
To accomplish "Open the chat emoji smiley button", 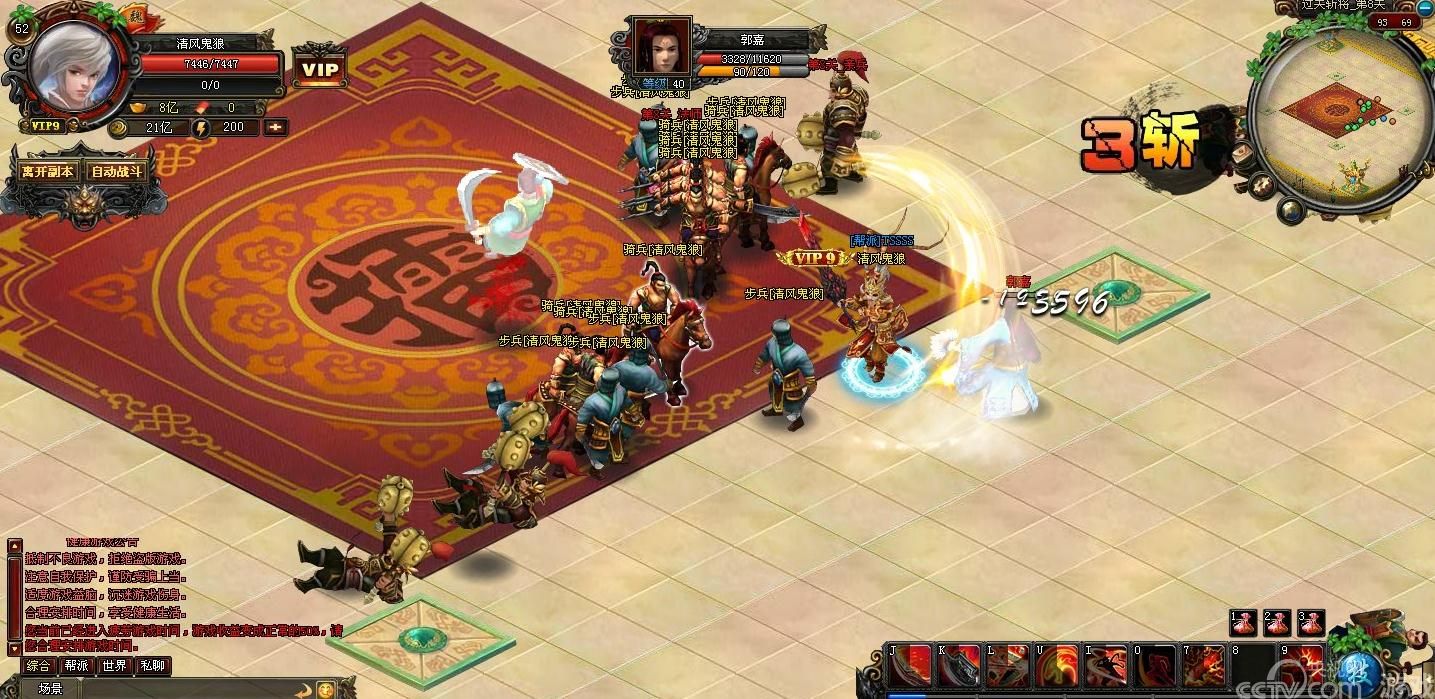I will point(325,689).
